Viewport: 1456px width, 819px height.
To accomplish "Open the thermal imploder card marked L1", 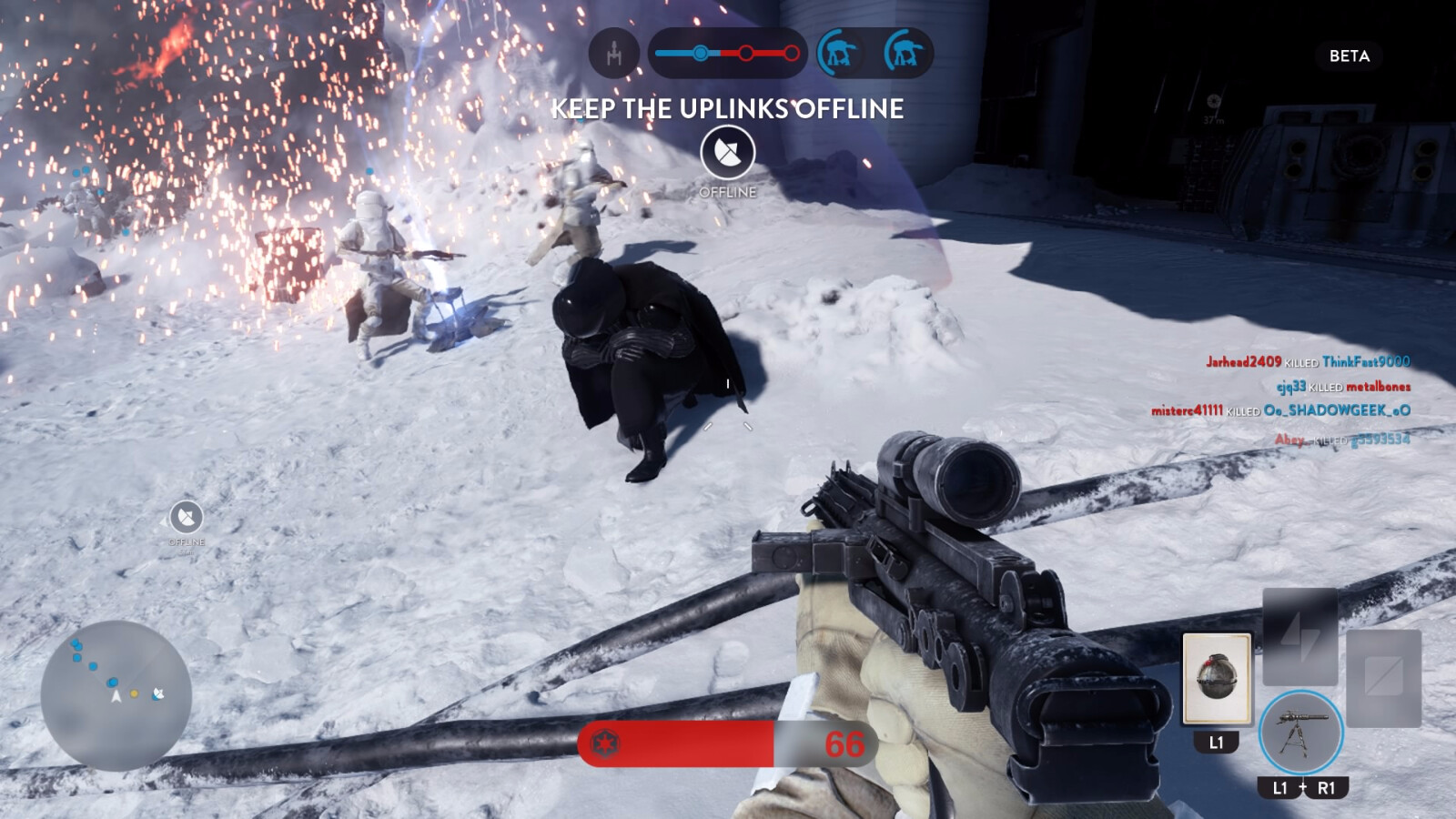I will coord(1215,678).
